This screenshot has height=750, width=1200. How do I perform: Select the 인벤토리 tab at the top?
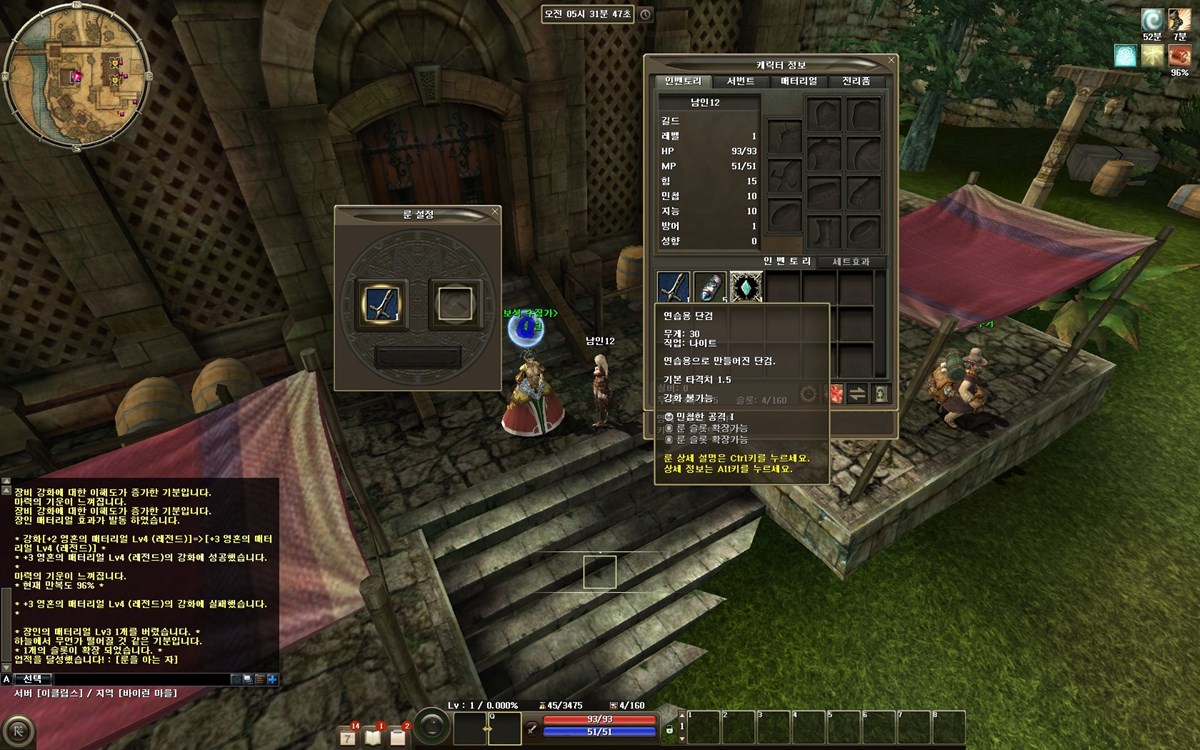pos(681,81)
